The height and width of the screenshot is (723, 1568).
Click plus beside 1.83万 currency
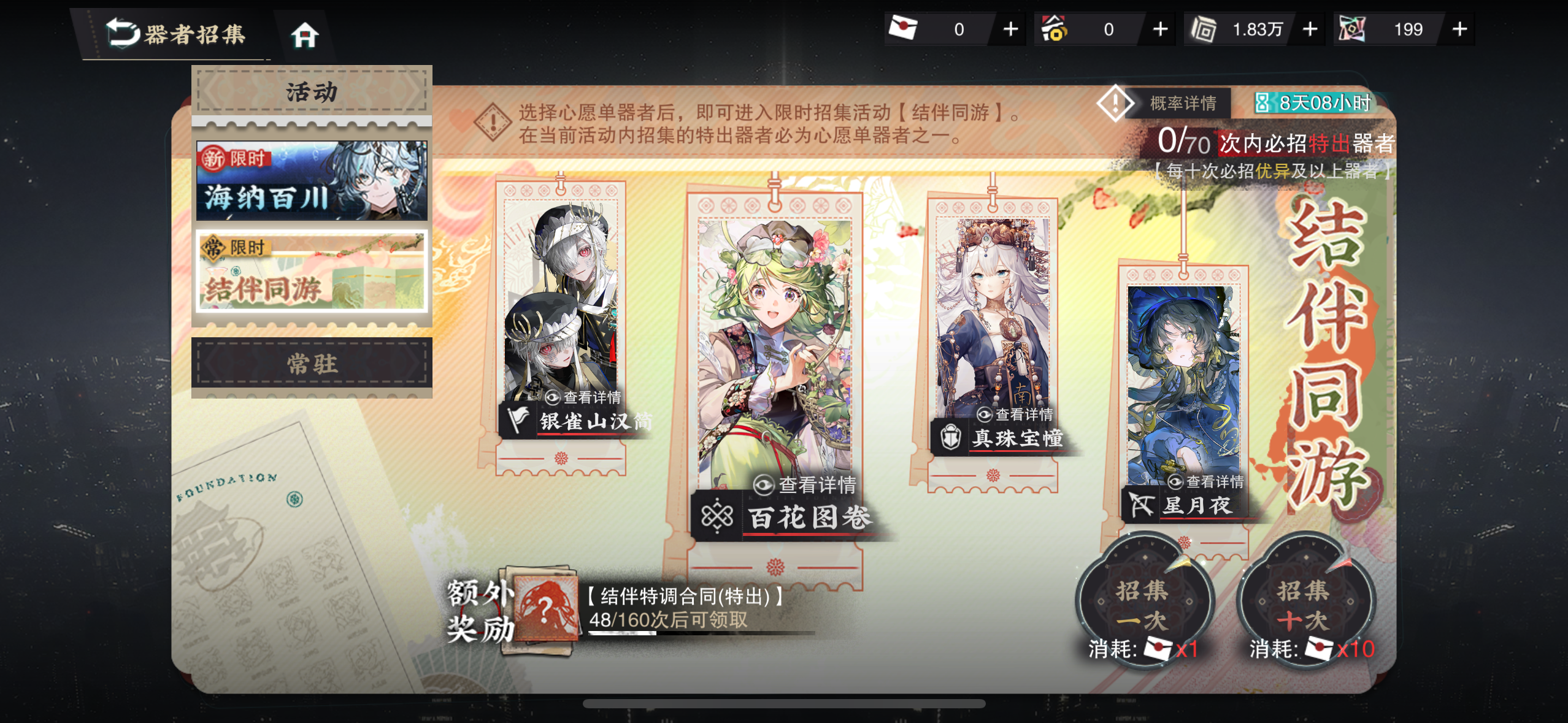pyautogui.click(x=1309, y=29)
